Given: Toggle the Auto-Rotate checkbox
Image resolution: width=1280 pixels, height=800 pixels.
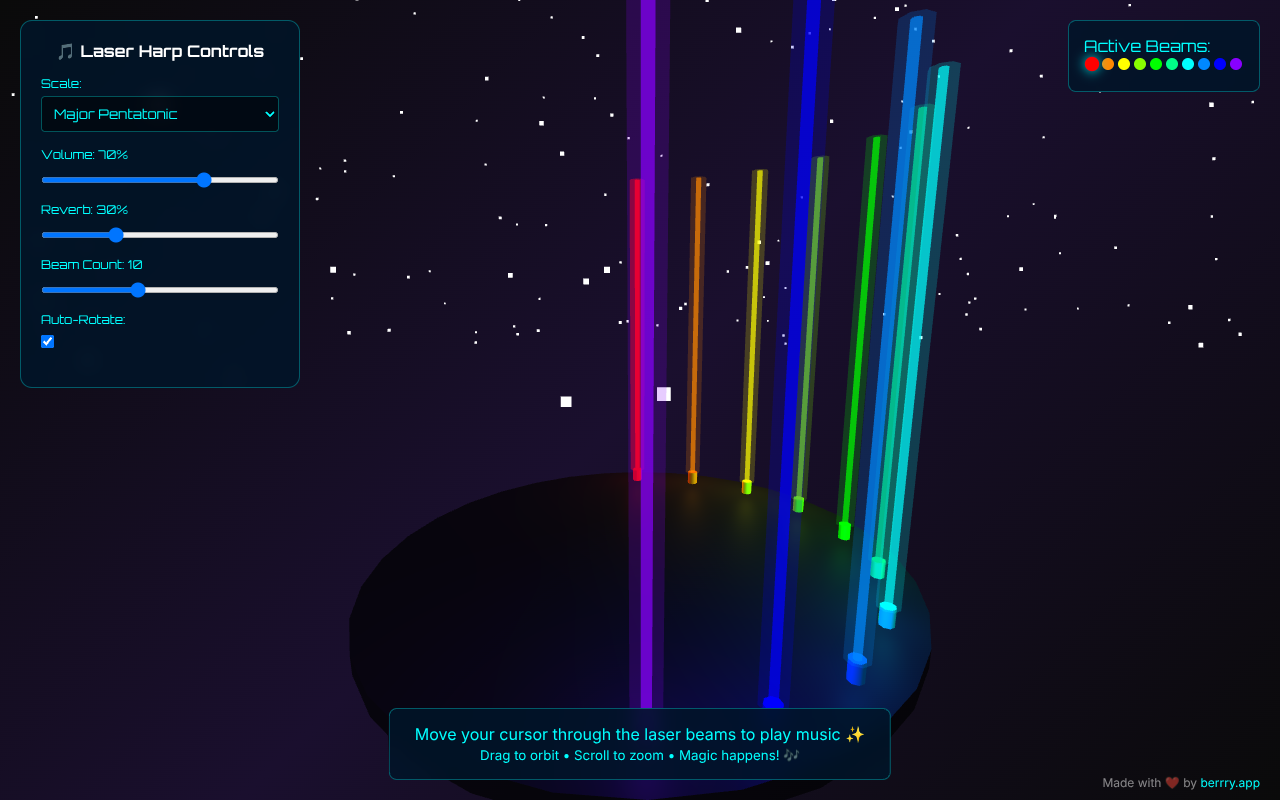Looking at the screenshot, I should [47, 341].
